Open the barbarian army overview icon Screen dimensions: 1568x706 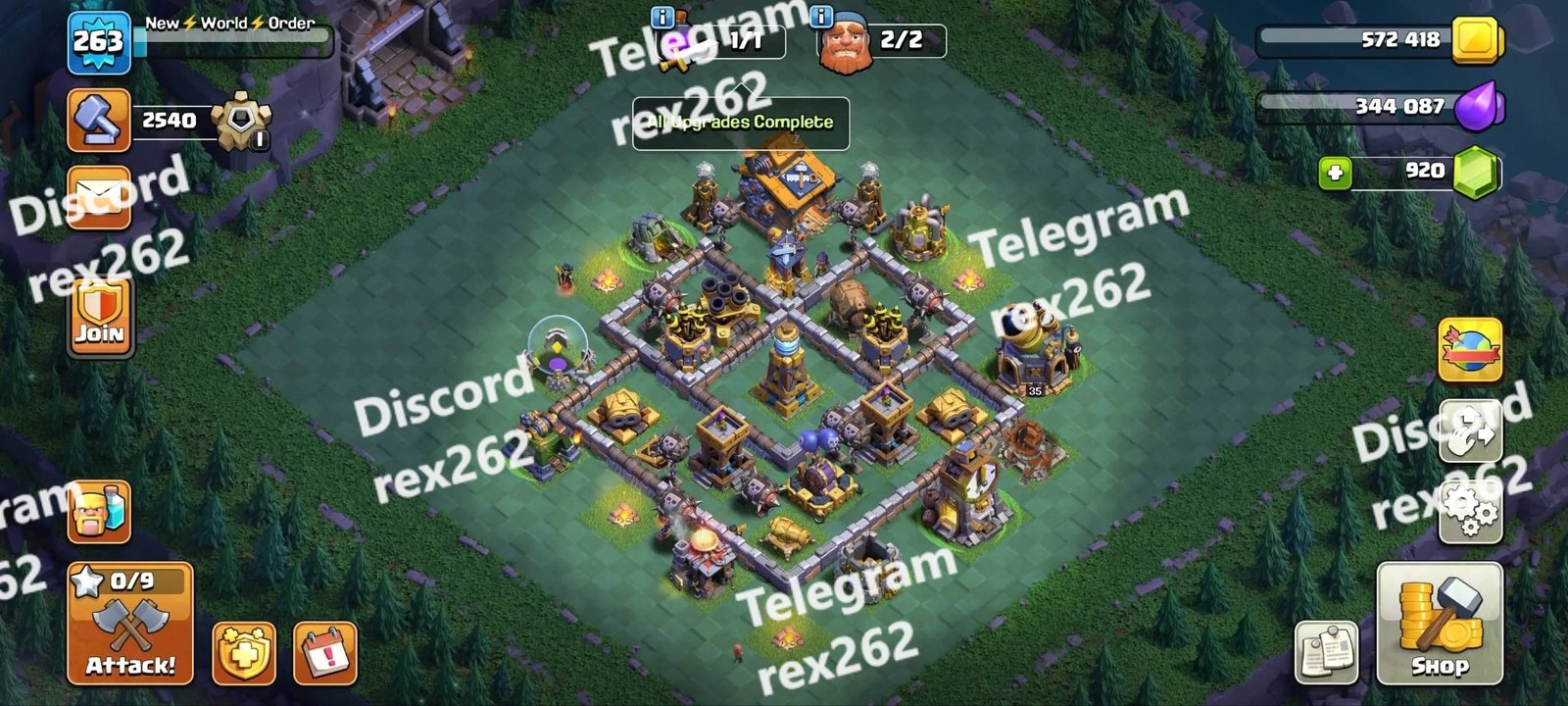[x=99, y=512]
